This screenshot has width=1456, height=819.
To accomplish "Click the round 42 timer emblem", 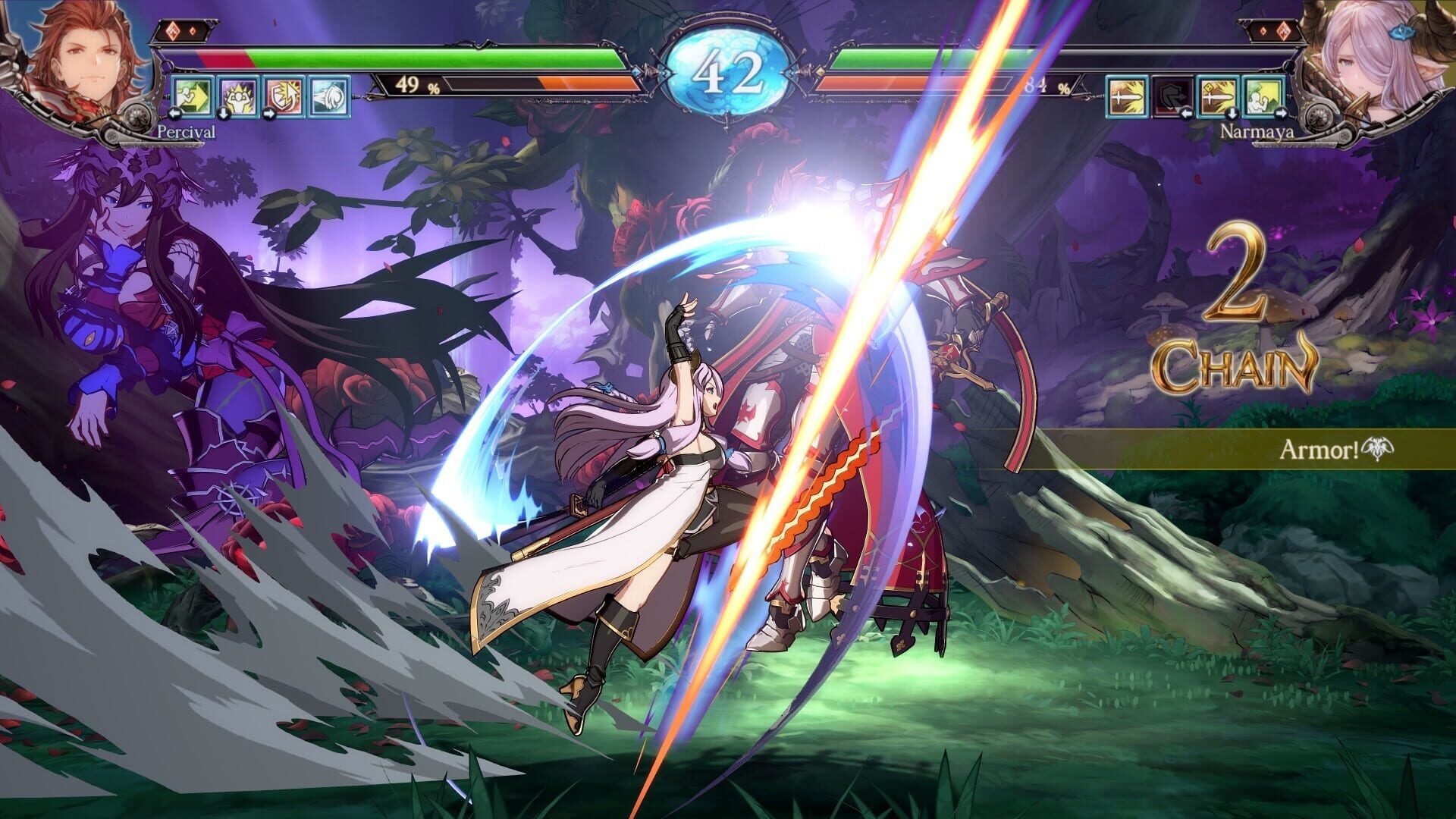I will coord(728,67).
